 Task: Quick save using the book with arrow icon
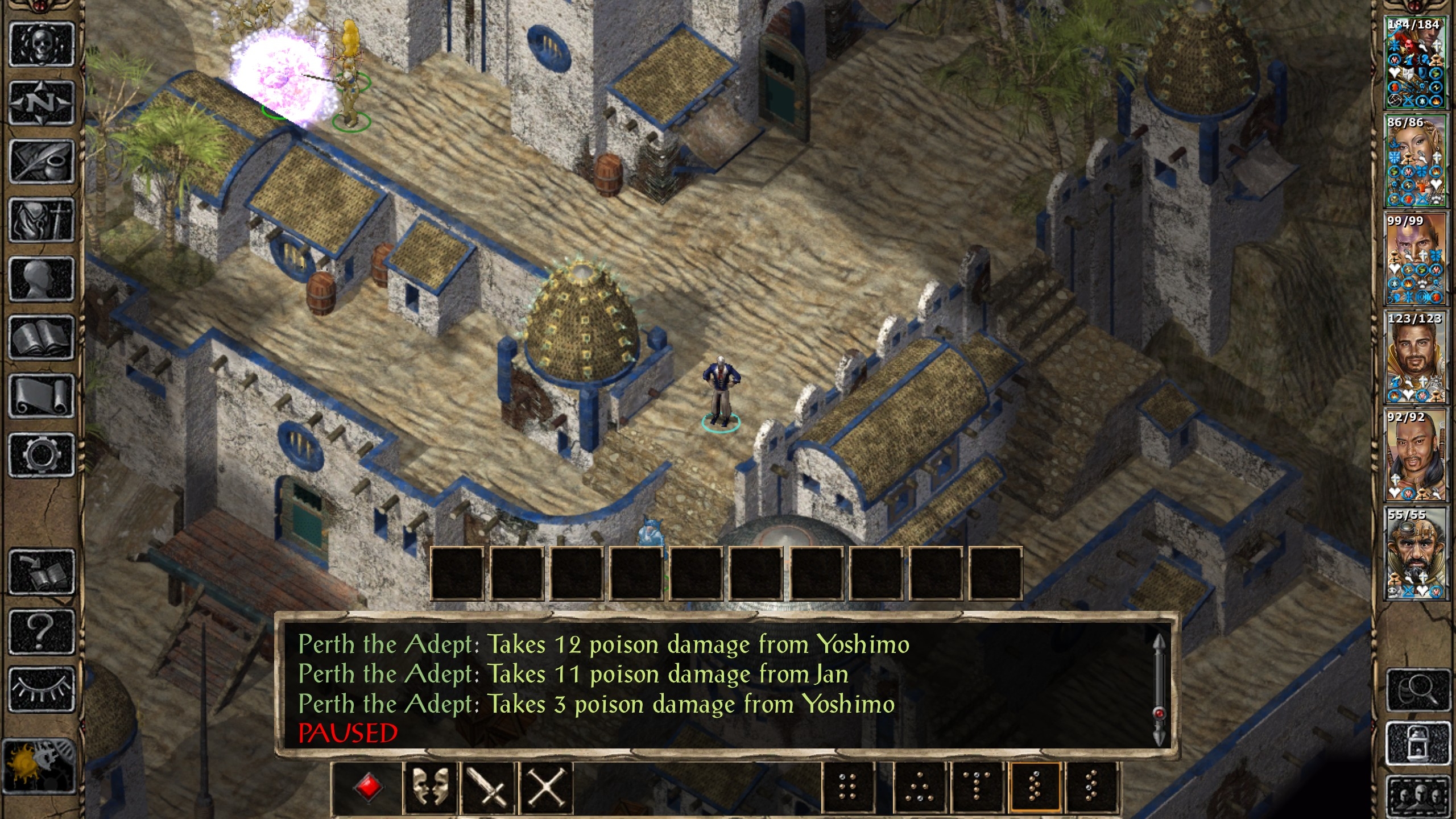tap(42, 572)
